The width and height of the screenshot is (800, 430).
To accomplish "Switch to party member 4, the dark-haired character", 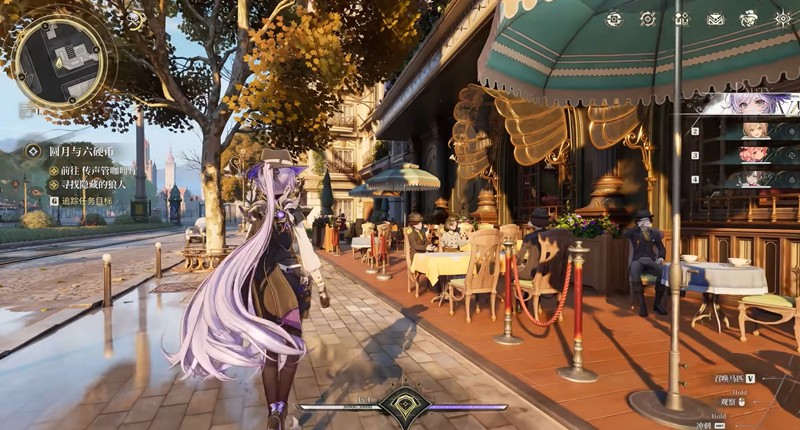I will pos(755,179).
